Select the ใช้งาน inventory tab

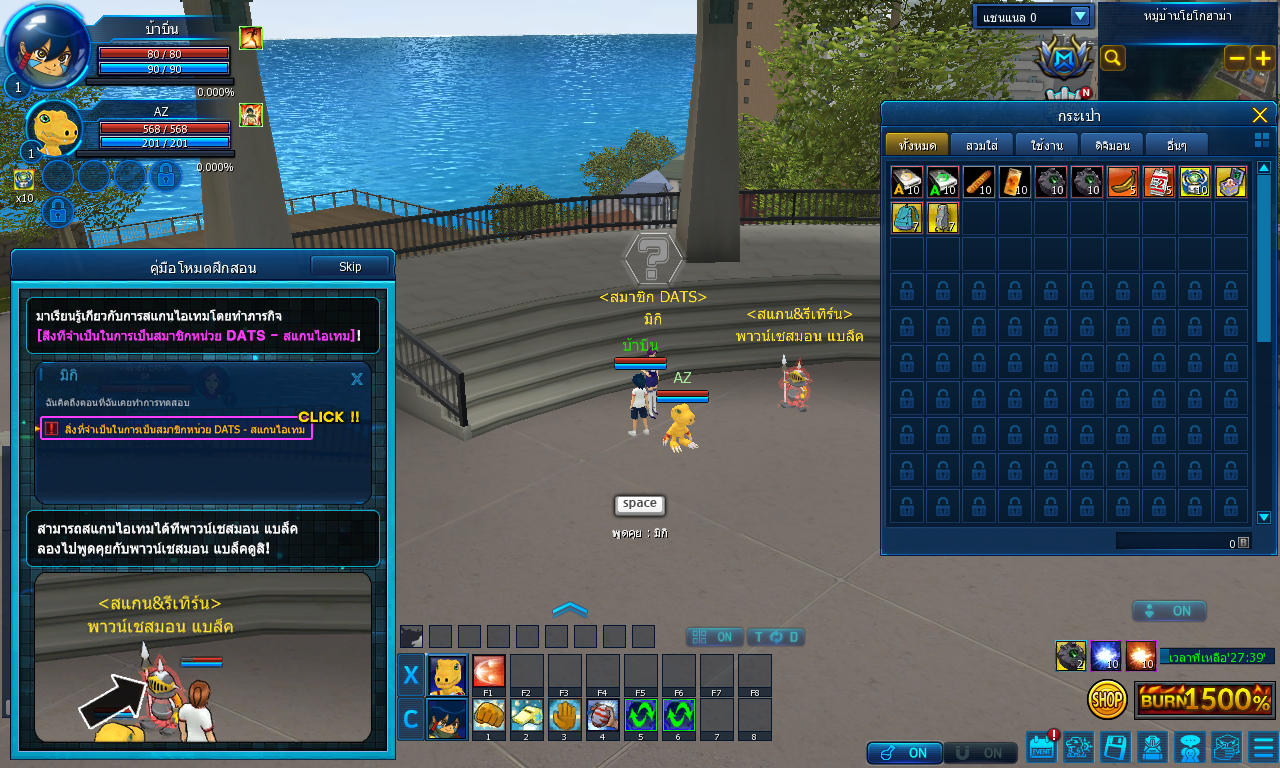pos(1046,145)
